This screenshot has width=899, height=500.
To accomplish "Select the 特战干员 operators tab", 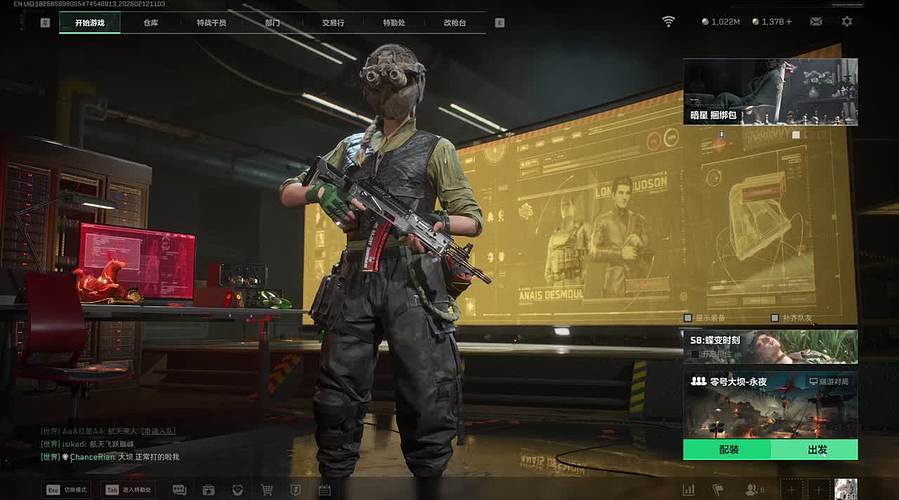I will [211, 22].
